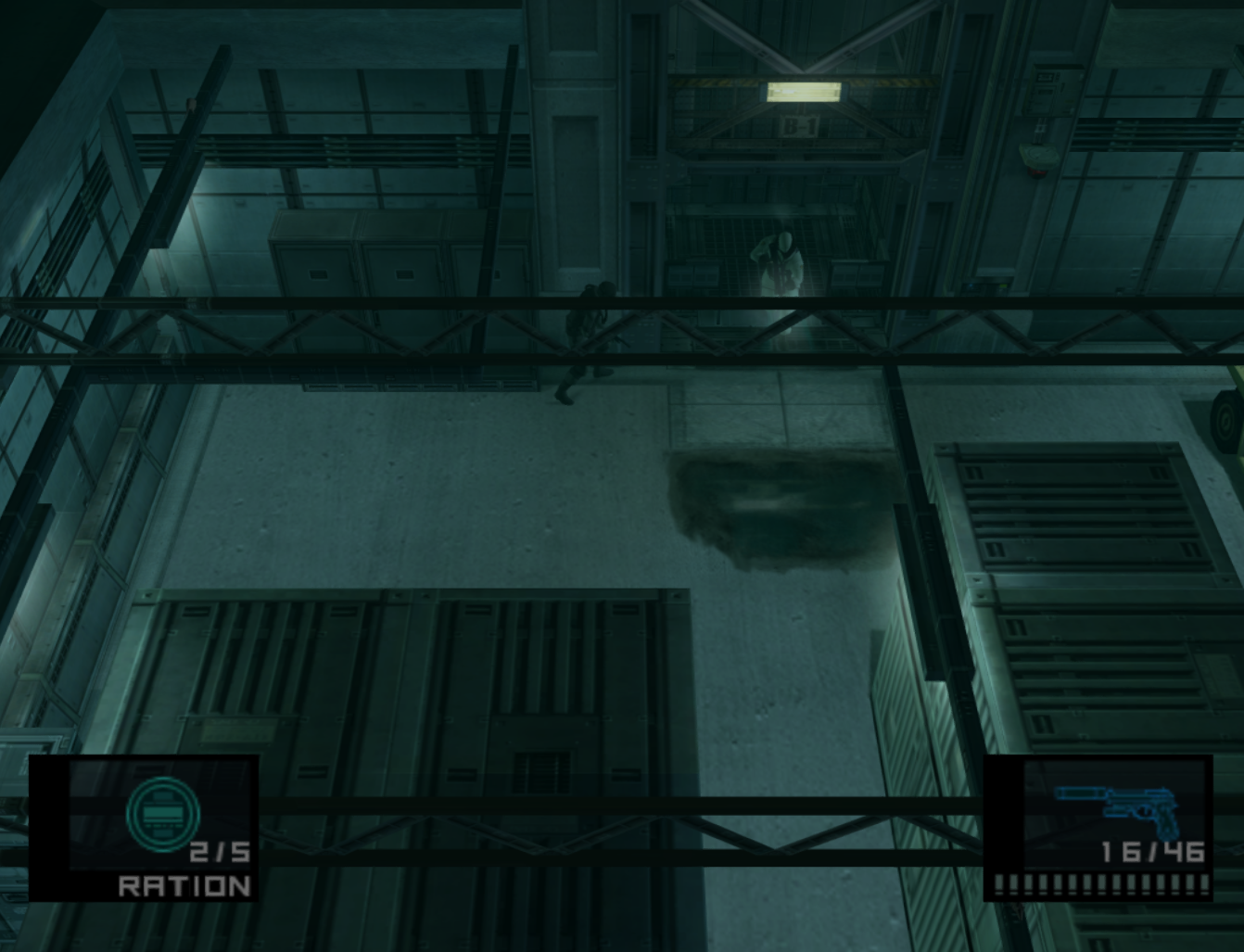Select the Ration item slot

[145, 828]
